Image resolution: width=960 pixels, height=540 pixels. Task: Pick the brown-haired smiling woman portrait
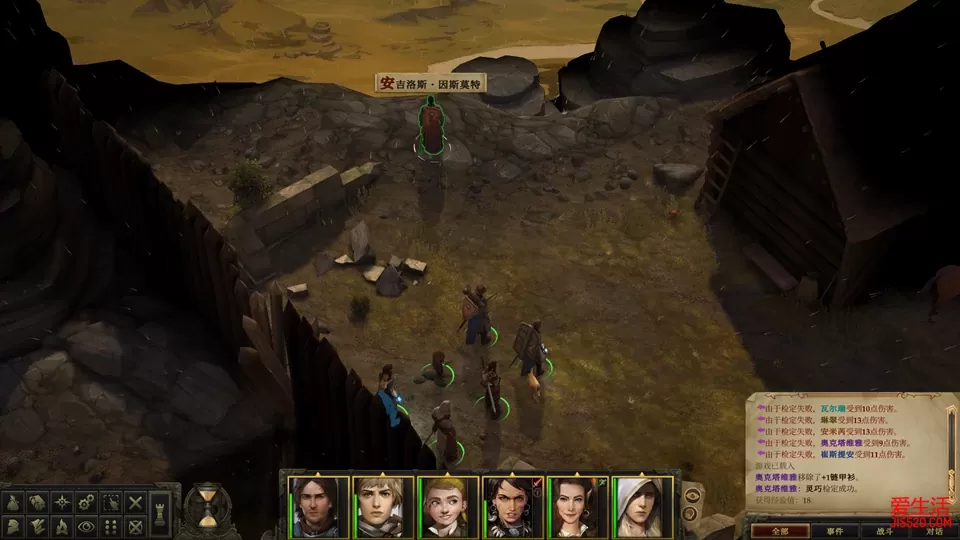[577, 506]
